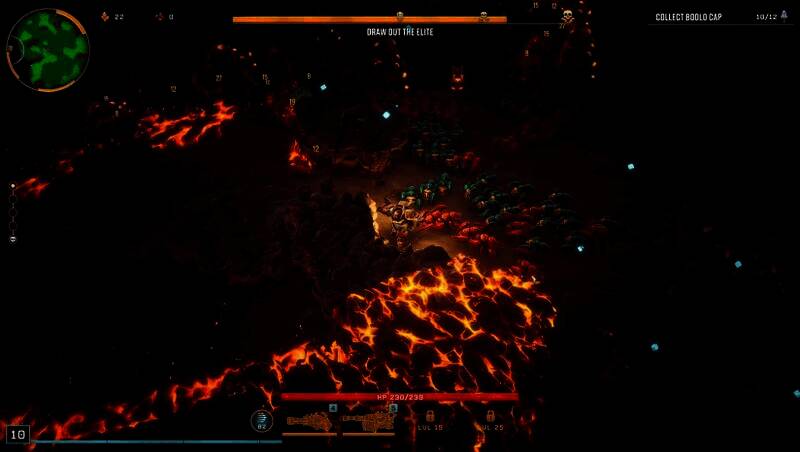
Task: Click the locked LVL 15 weapon slot
Action: [x=431, y=418]
